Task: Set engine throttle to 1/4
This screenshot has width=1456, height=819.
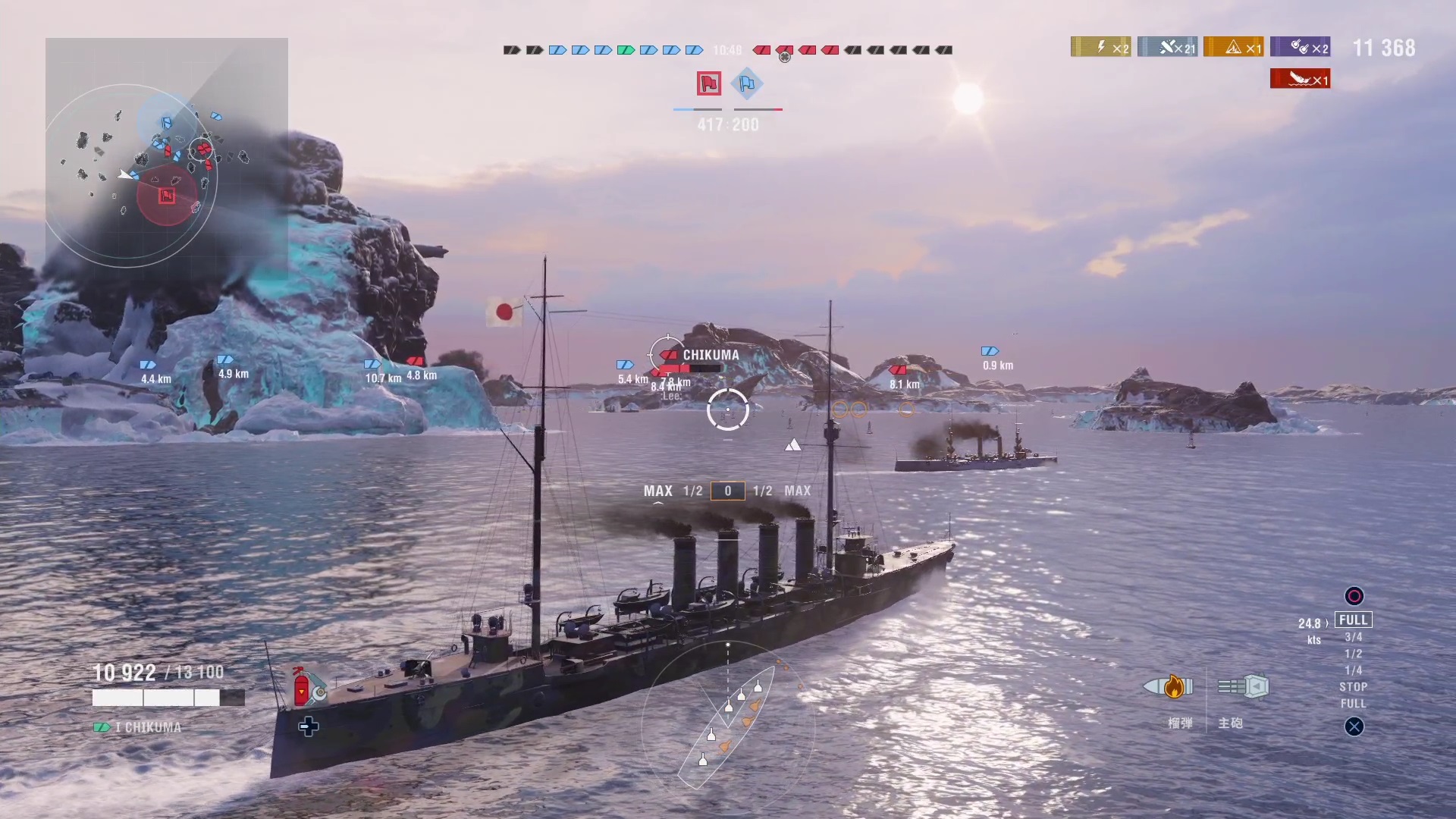Action: point(1354,670)
